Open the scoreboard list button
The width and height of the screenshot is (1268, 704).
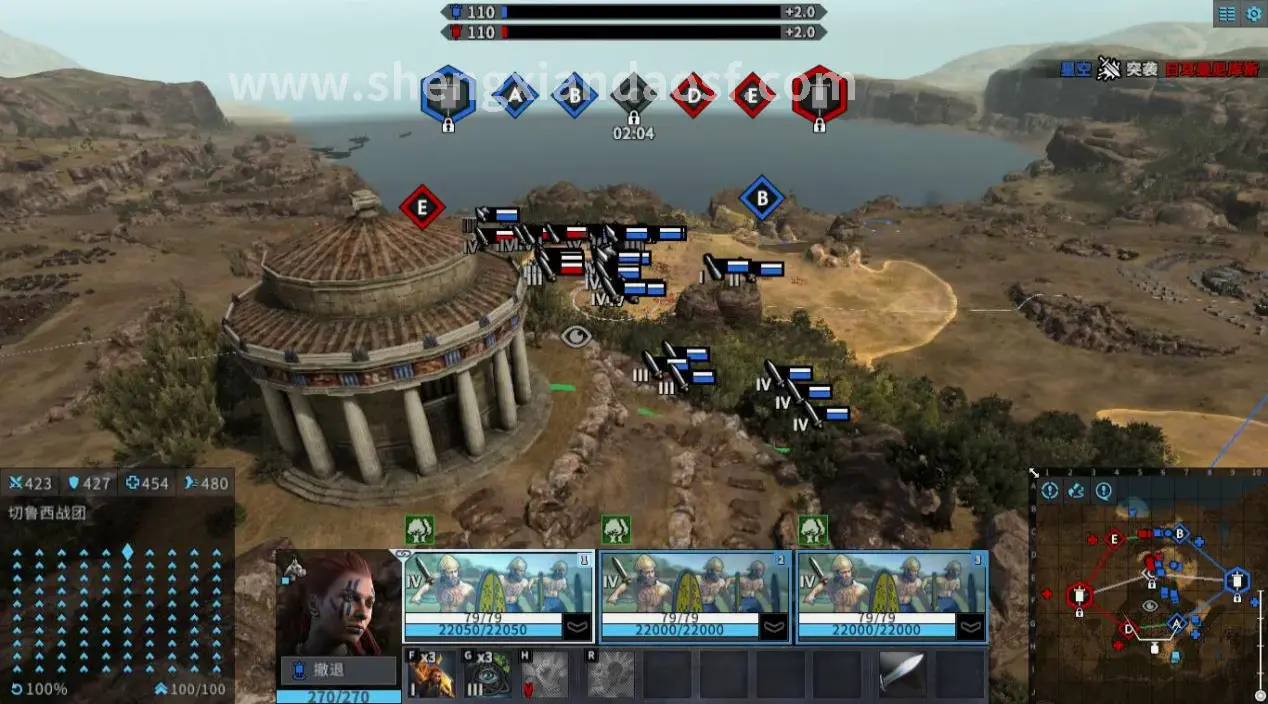(x=1226, y=14)
